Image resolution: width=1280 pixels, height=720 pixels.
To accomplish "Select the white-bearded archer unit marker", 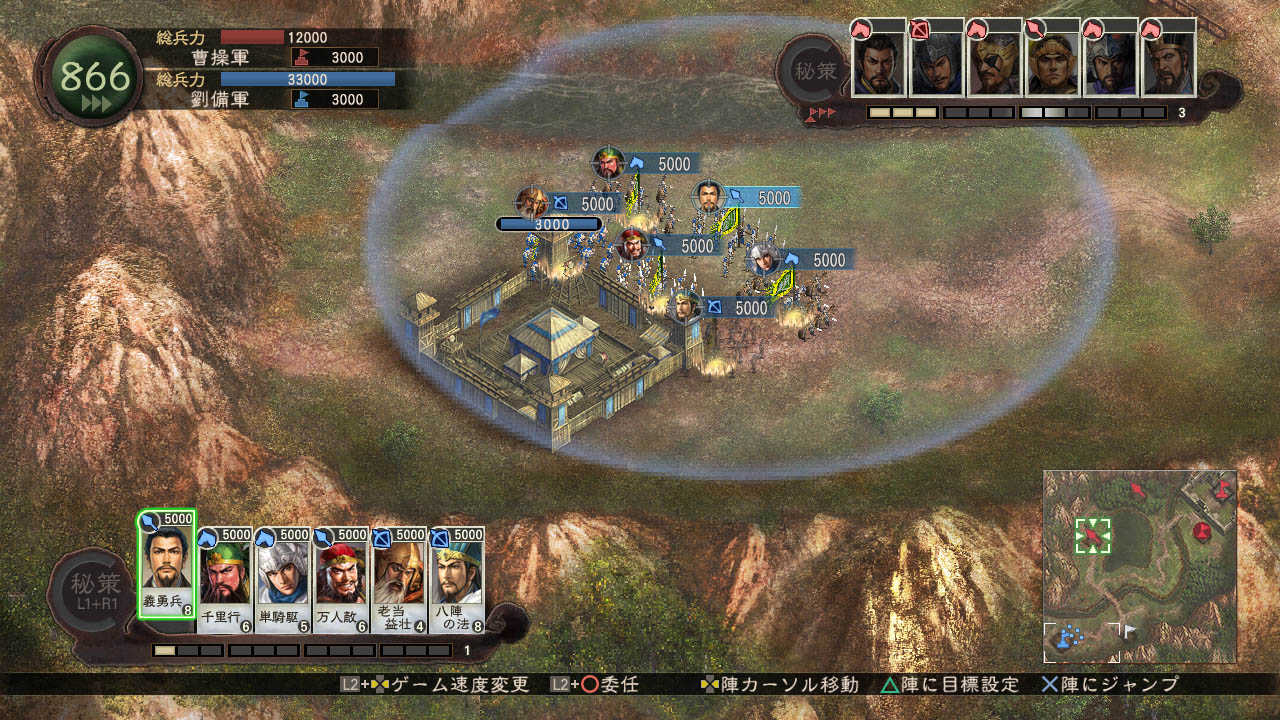I will pos(532,203).
